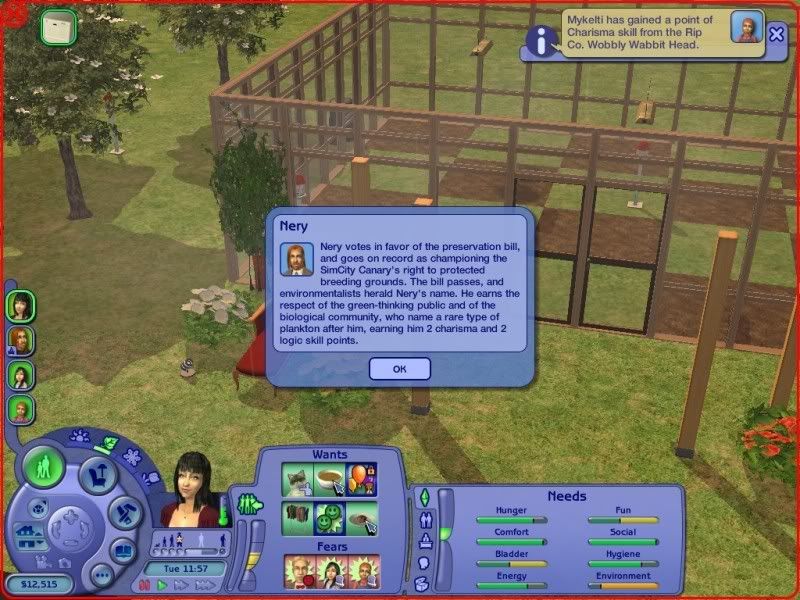Open Buy mode with the armchair button
The width and height of the screenshot is (800, 600).
pos(98,473)
